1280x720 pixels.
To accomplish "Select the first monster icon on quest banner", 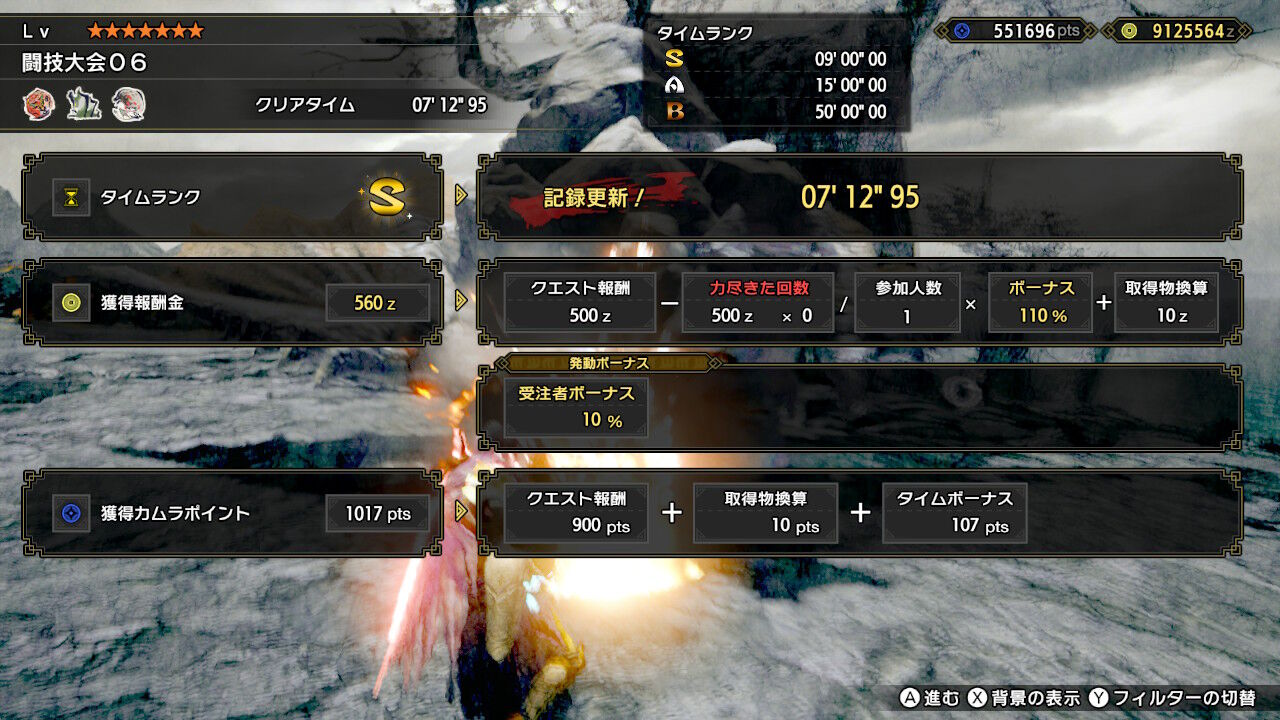I will tap(38, 104).
